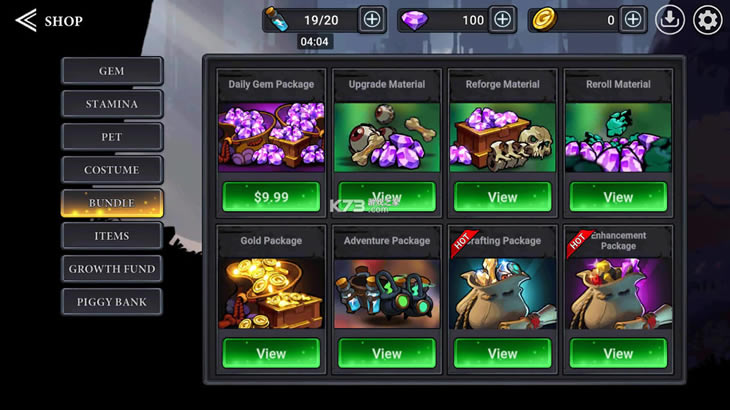Switch to the Gem shop category
The height and width of the screenshot is (410, 730).
point(112,71)
